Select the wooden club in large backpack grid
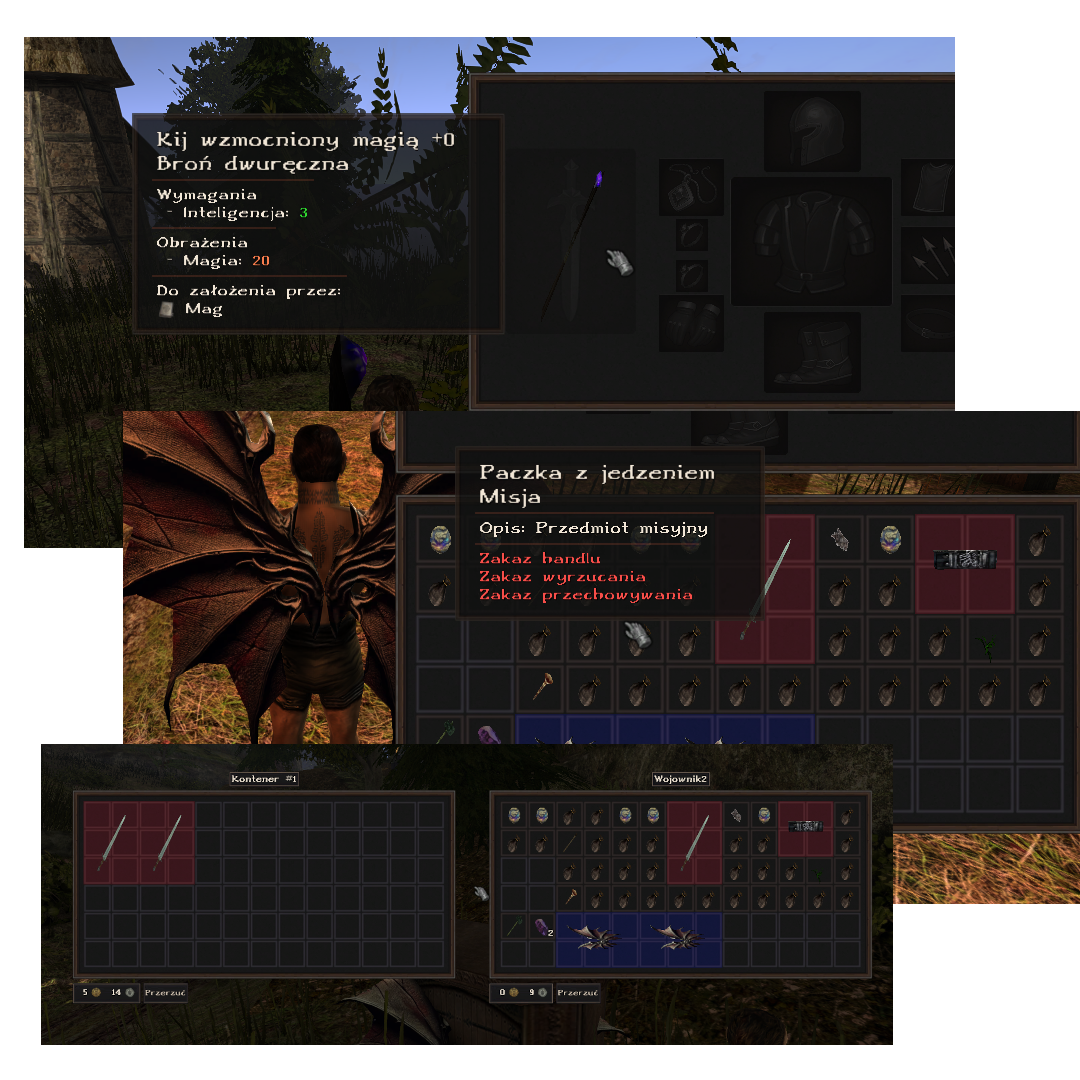The width and height of the screenshot is (1080, 1080). tap(543, 690)
